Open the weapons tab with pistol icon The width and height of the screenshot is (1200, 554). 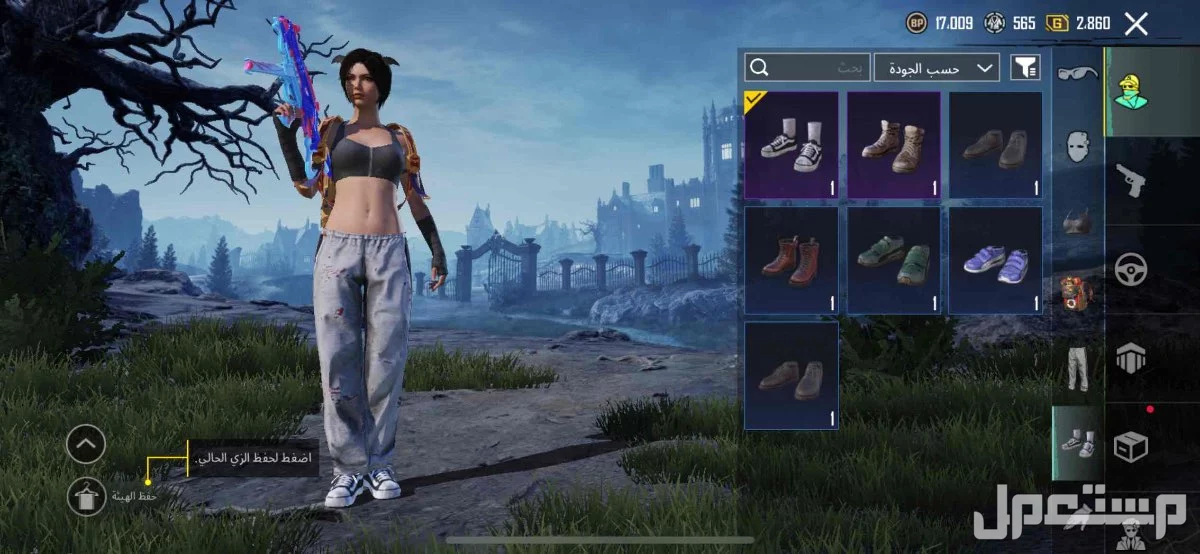1131,180
